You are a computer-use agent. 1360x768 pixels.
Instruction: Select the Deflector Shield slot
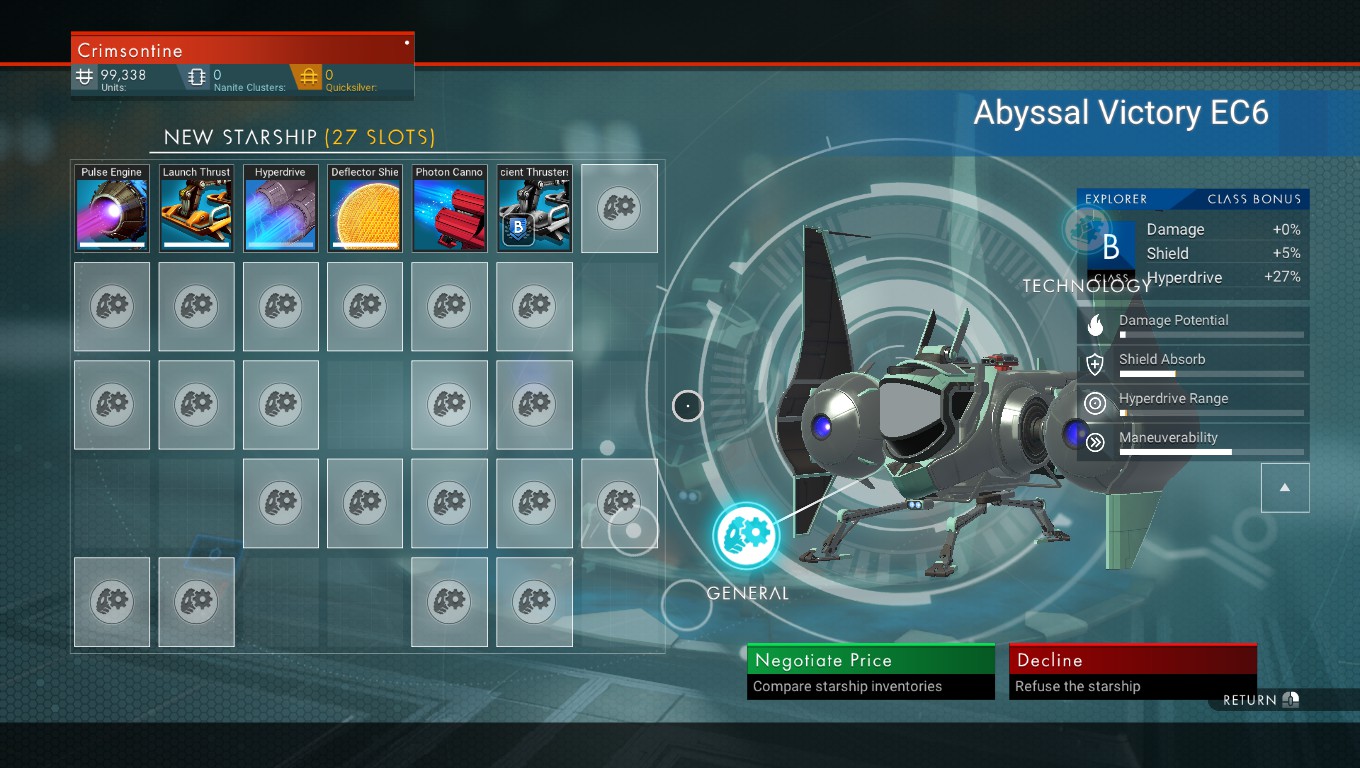[365, 208]
